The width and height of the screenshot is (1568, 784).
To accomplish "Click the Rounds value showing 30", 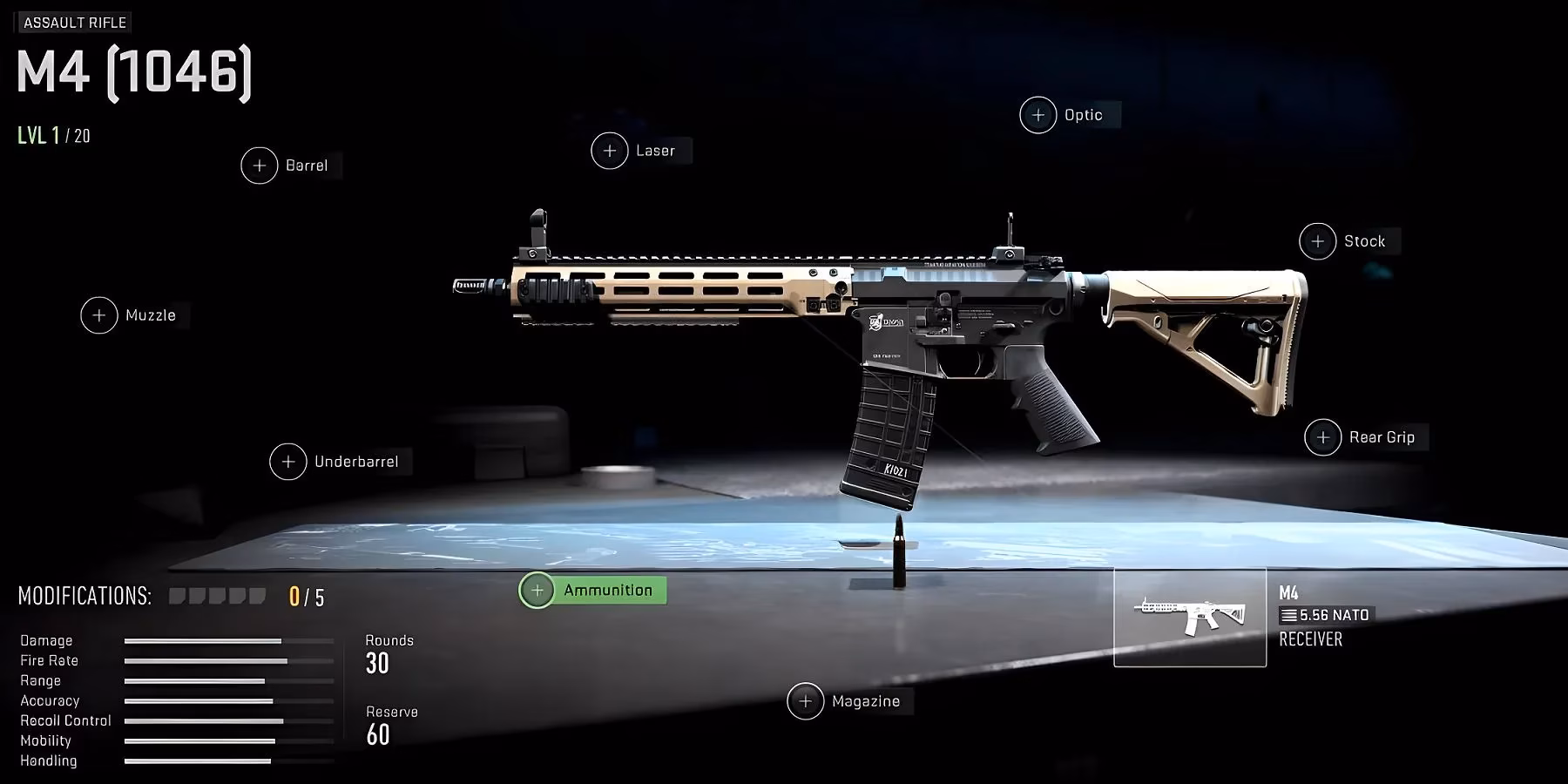I will pyautogui.click(x=378, y=665).
